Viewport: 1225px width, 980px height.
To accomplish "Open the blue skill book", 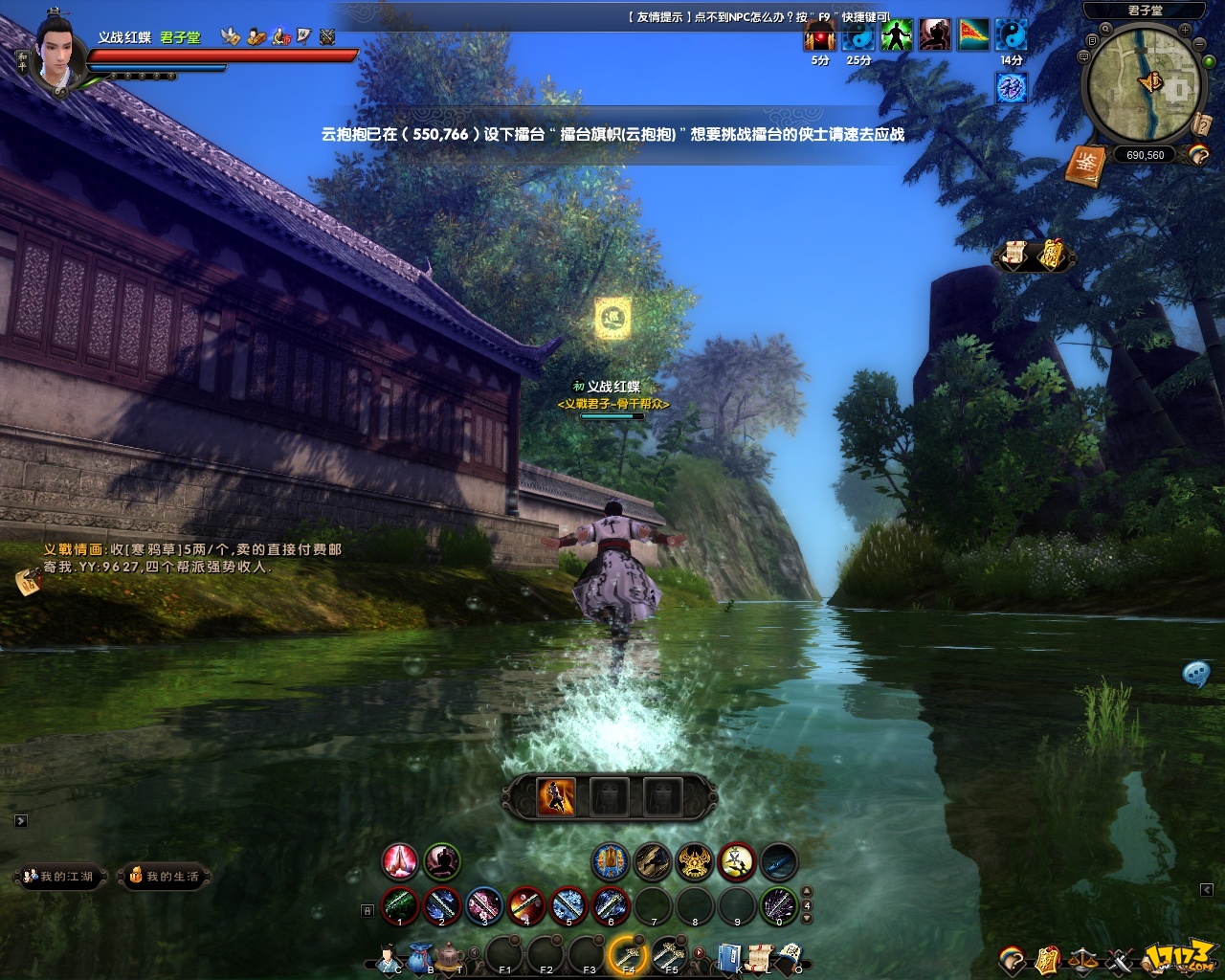I will (x=729, y=956).
